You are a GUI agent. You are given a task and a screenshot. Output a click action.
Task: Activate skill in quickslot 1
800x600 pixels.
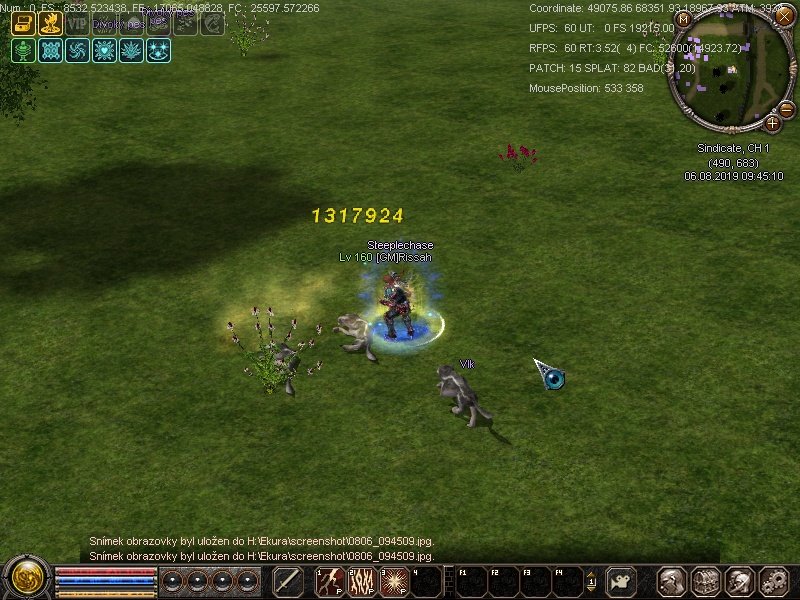(x=331, y=581)
